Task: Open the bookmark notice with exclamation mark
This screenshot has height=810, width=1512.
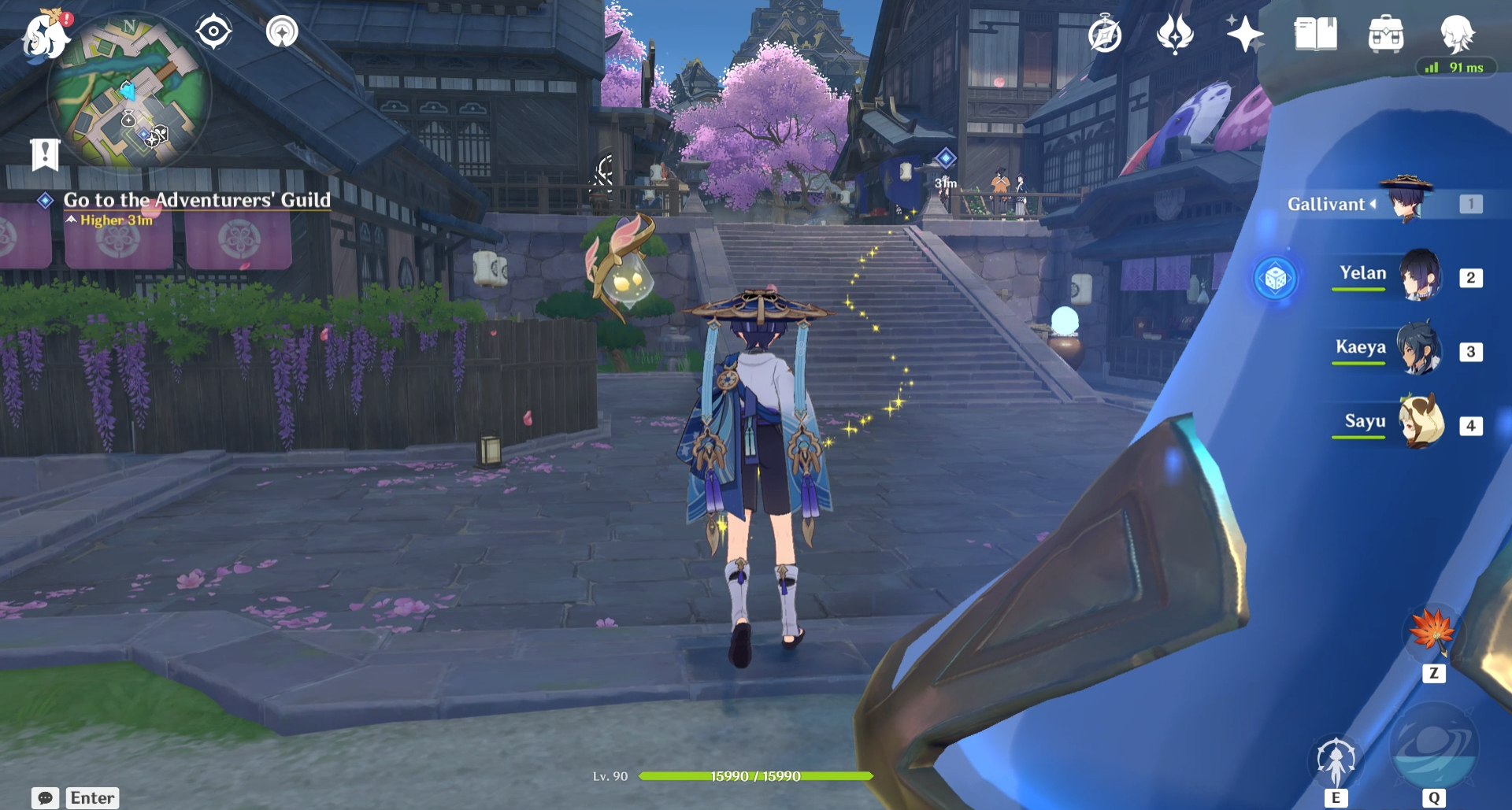Action: pos(45,154)
